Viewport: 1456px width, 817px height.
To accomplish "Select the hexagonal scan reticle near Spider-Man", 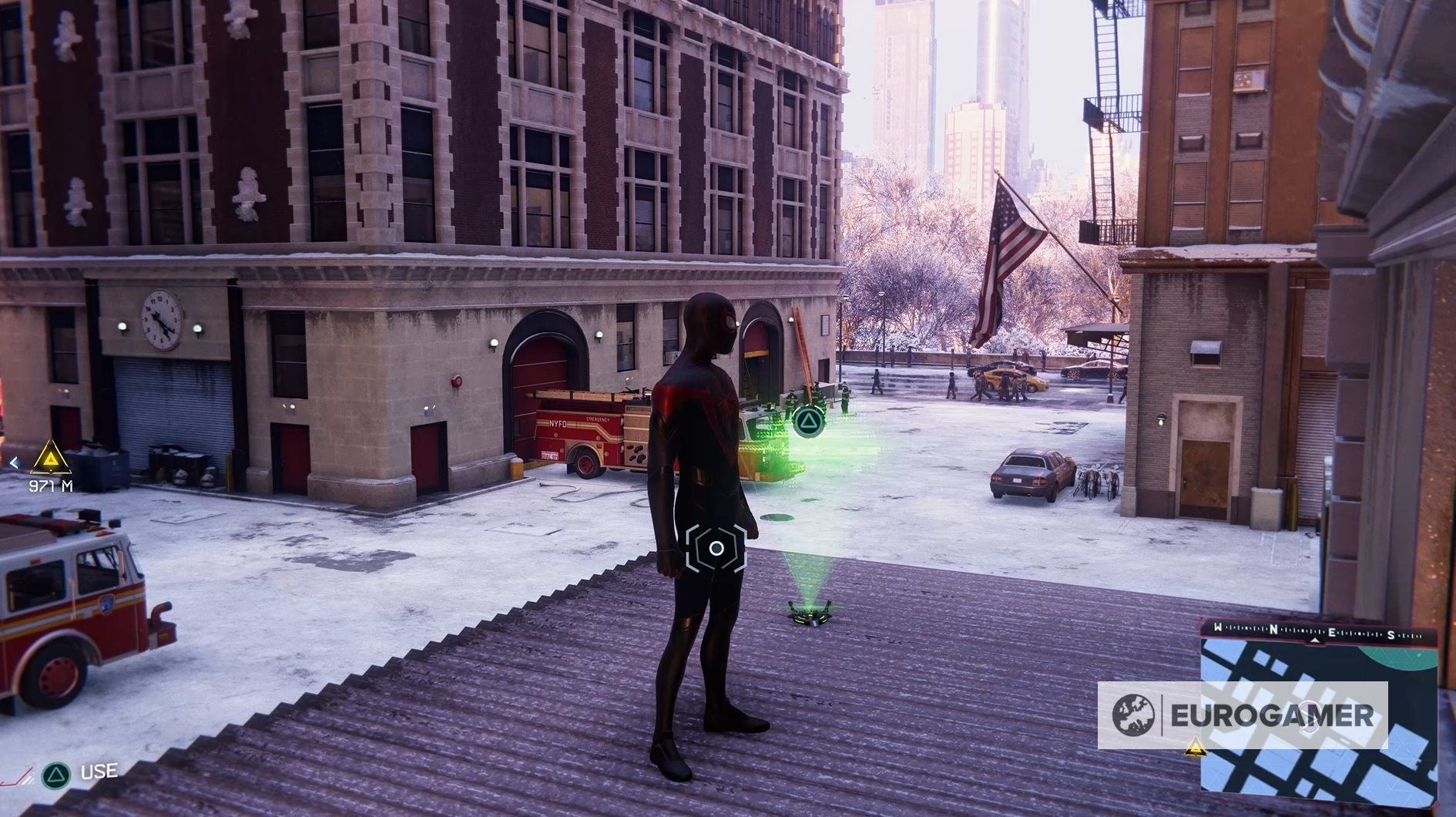I will (716, 549).
